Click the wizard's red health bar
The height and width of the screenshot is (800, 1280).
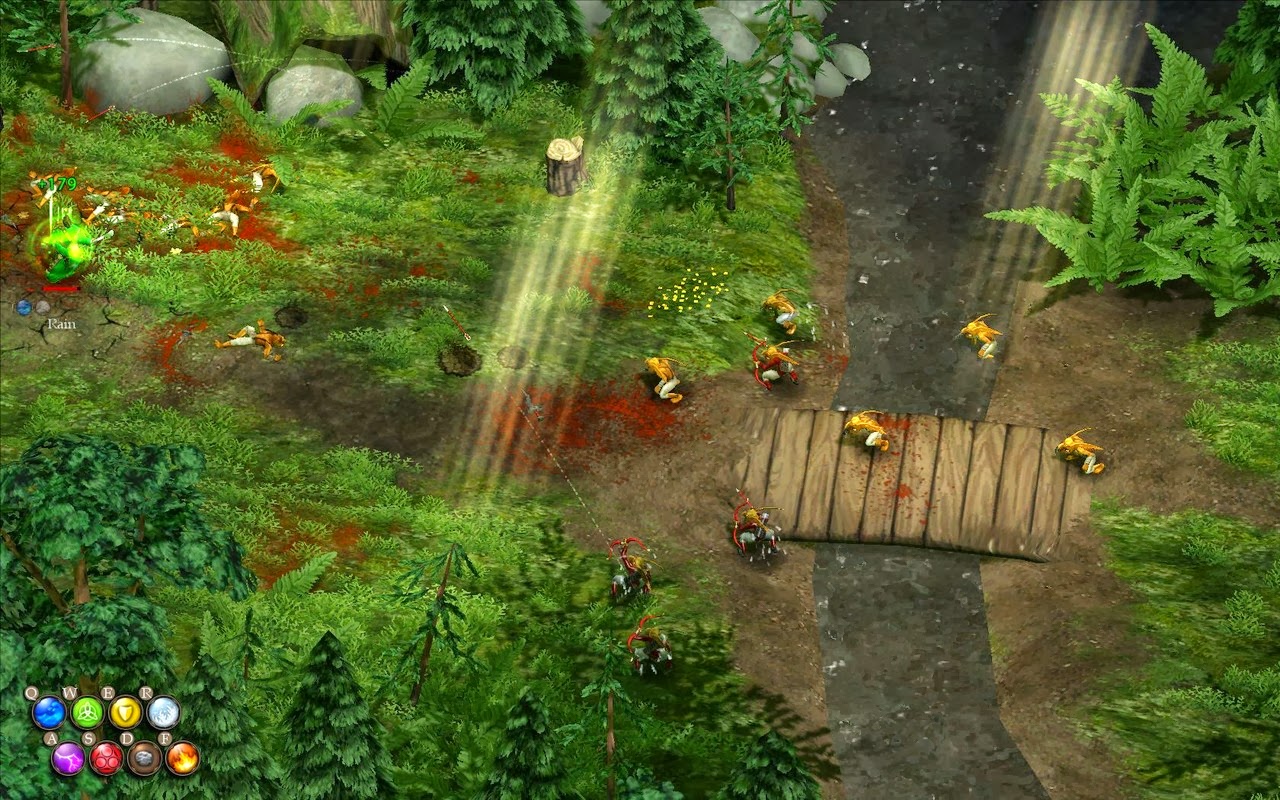coord(59,289)
